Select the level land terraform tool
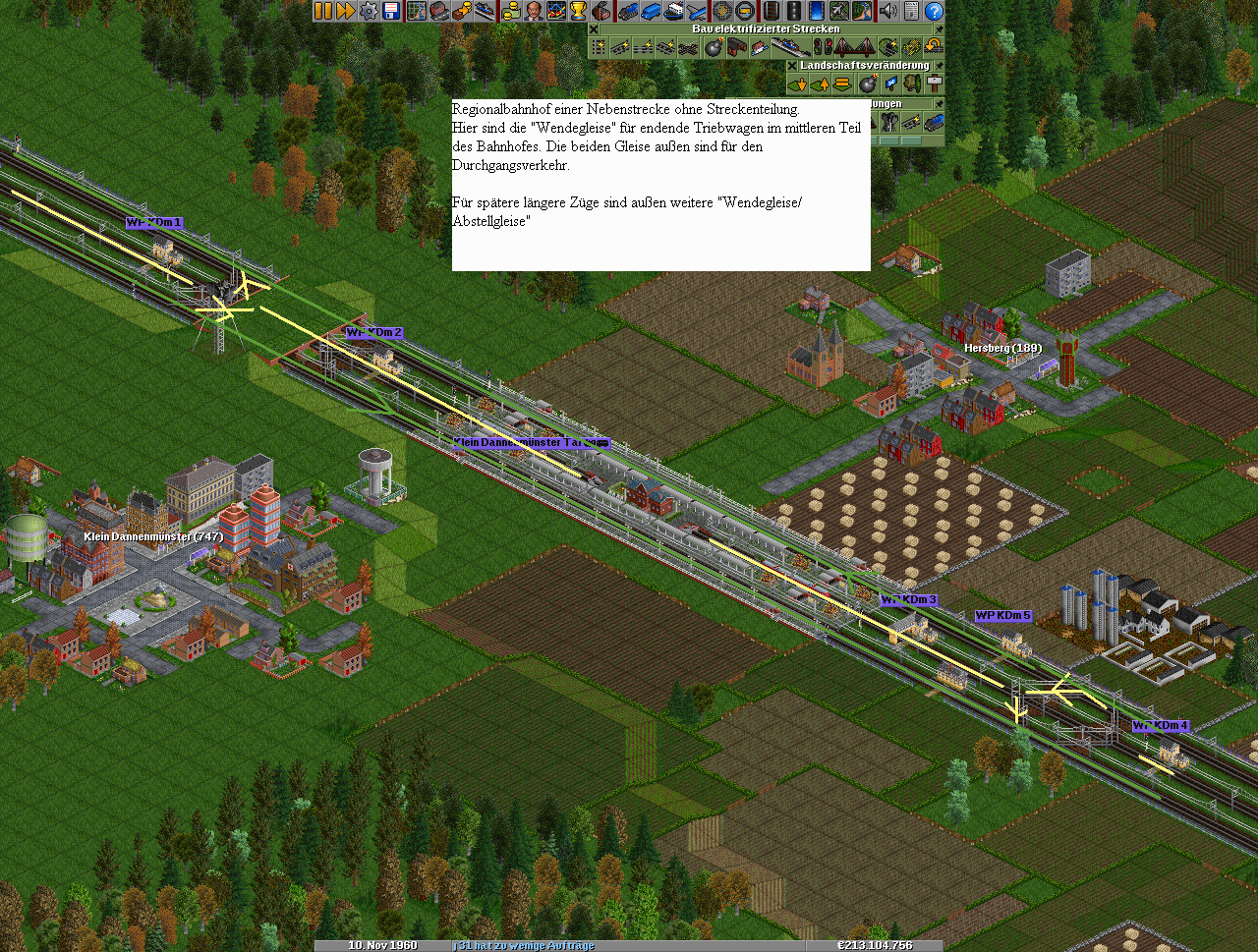The width and height of the screenshot is (1258, 952). tap(843, 84)
